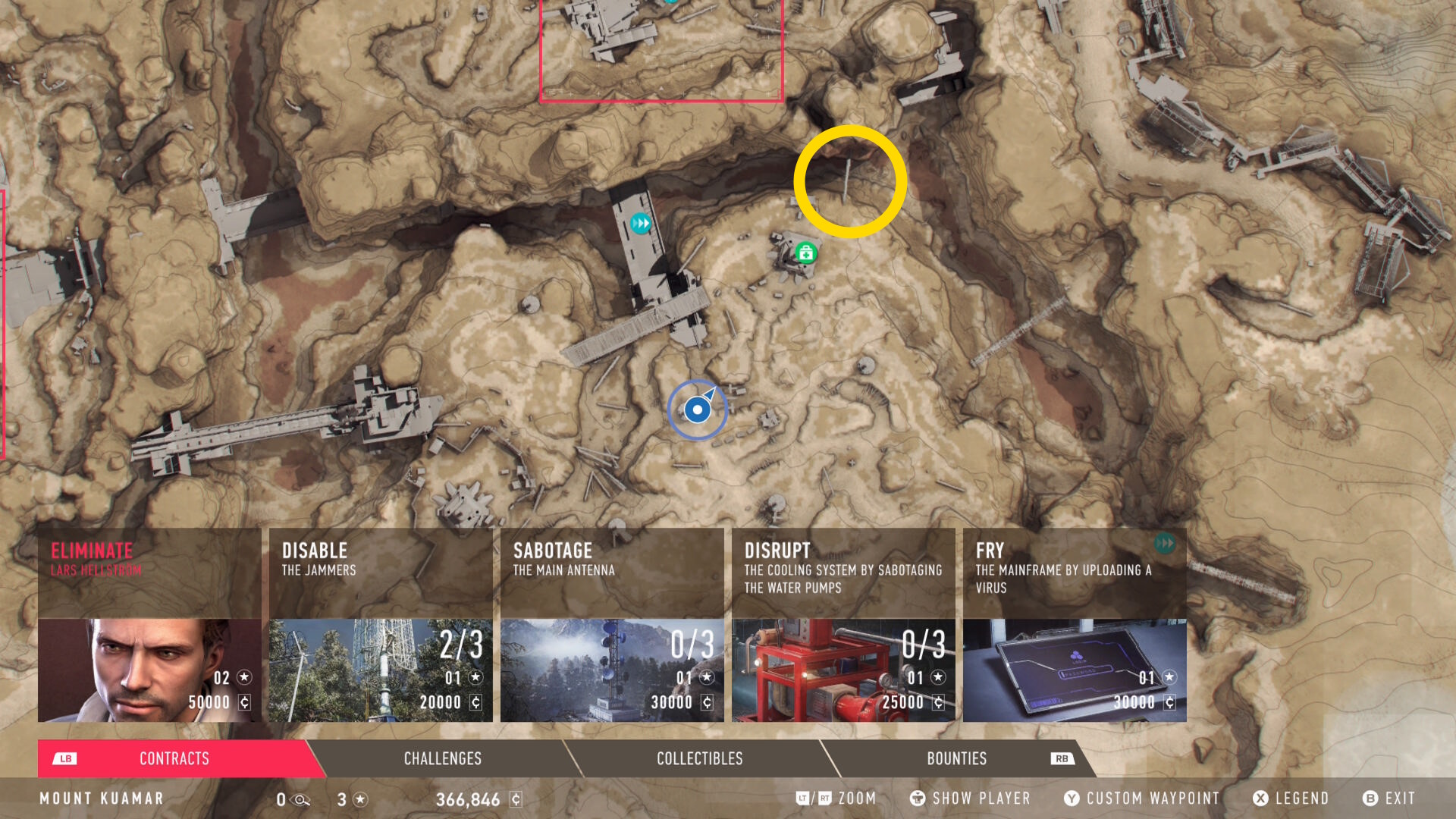Select the Eliminate Lars Hellstrom contract
Image resolution: width=1456 pixels, height=819 pixels.
pos(149,625)
